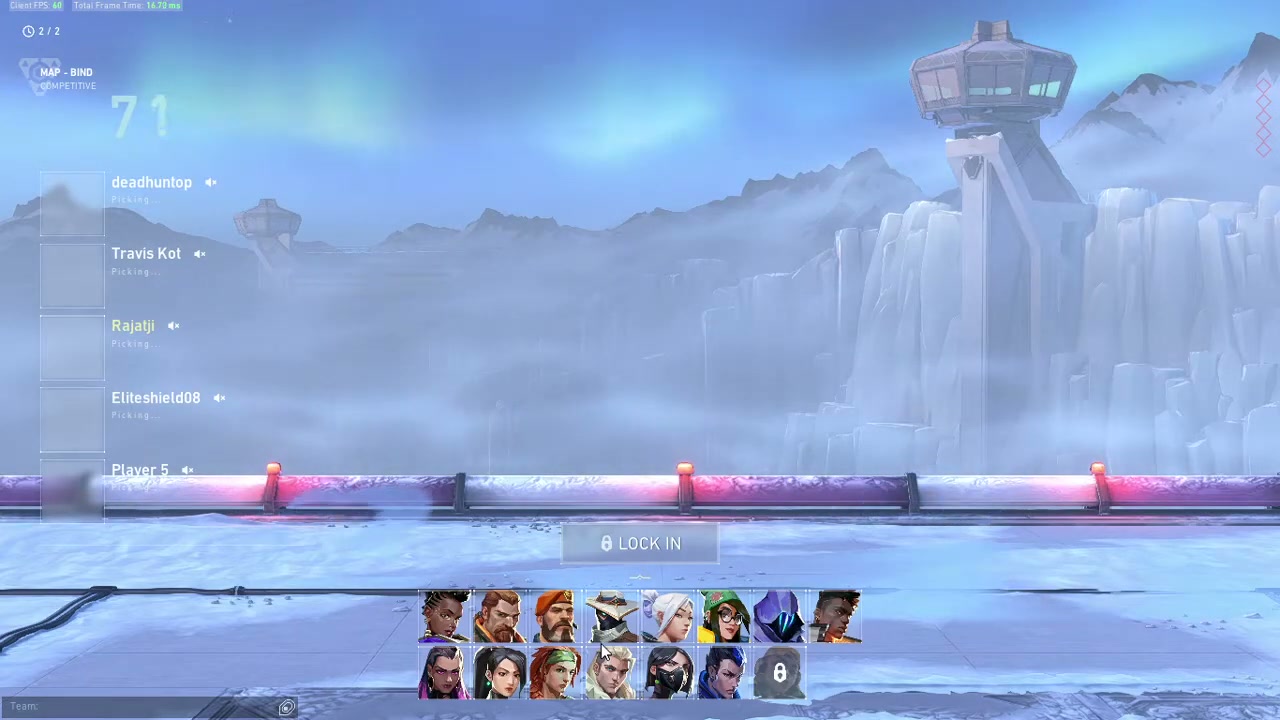Pick Killjoy with the green beanie

pyautogui.click(x=724, y=616)
